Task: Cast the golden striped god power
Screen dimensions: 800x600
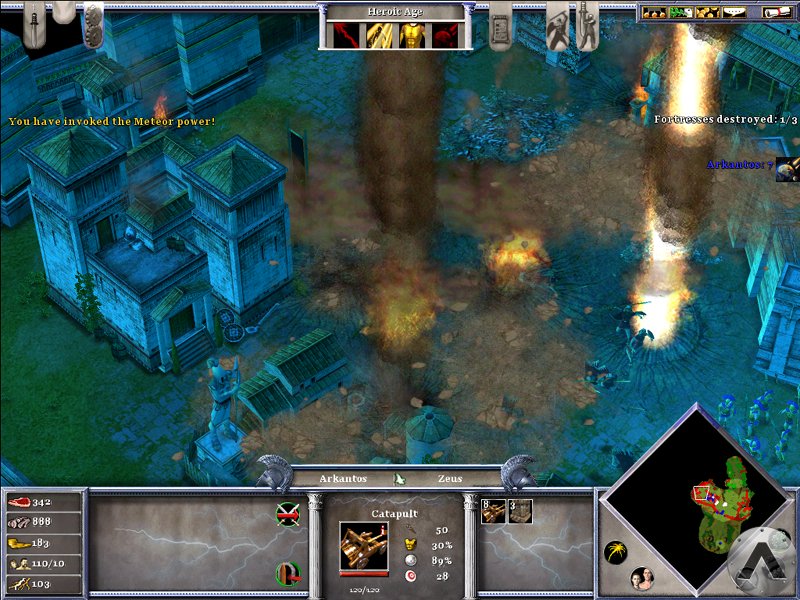Action: 379,35
